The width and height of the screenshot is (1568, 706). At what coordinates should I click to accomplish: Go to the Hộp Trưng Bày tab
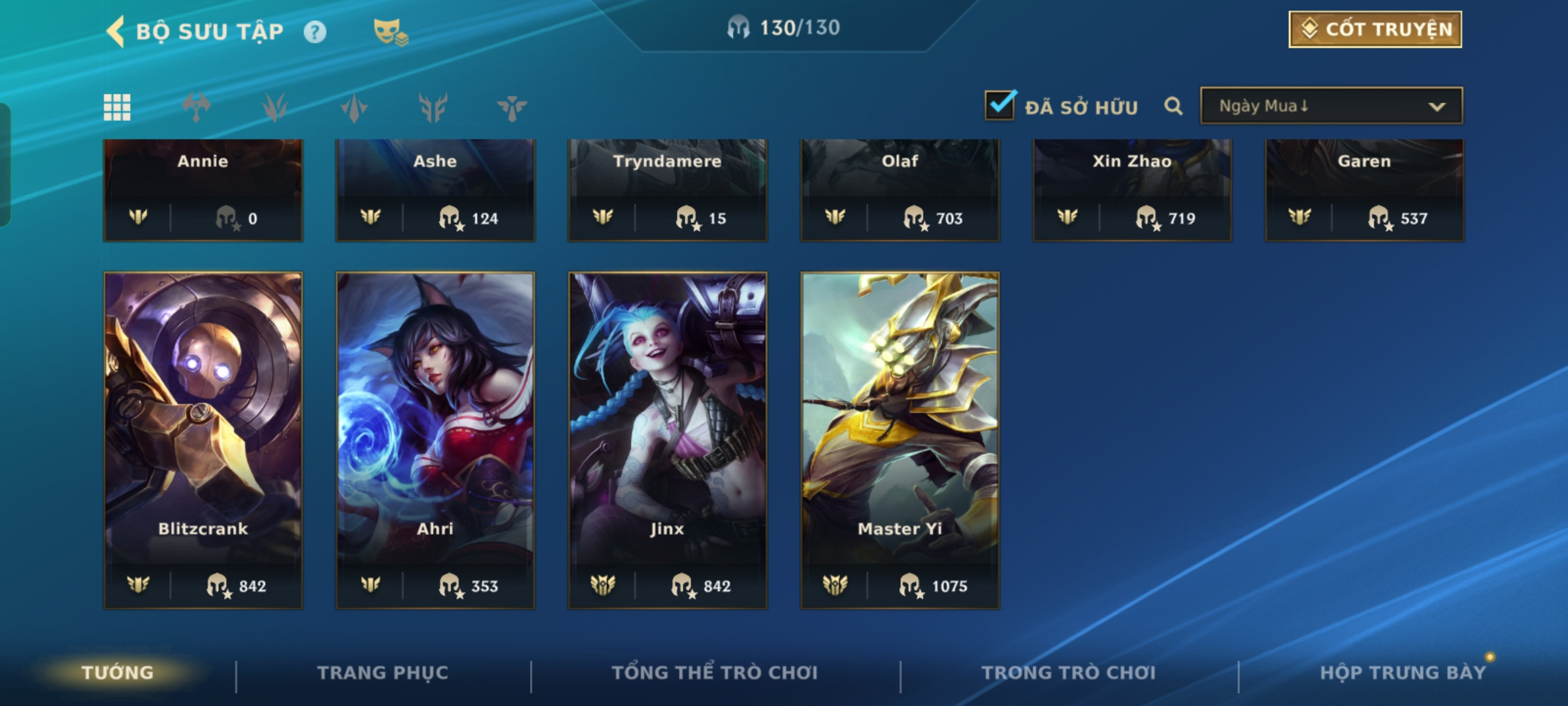(1402, 673)
